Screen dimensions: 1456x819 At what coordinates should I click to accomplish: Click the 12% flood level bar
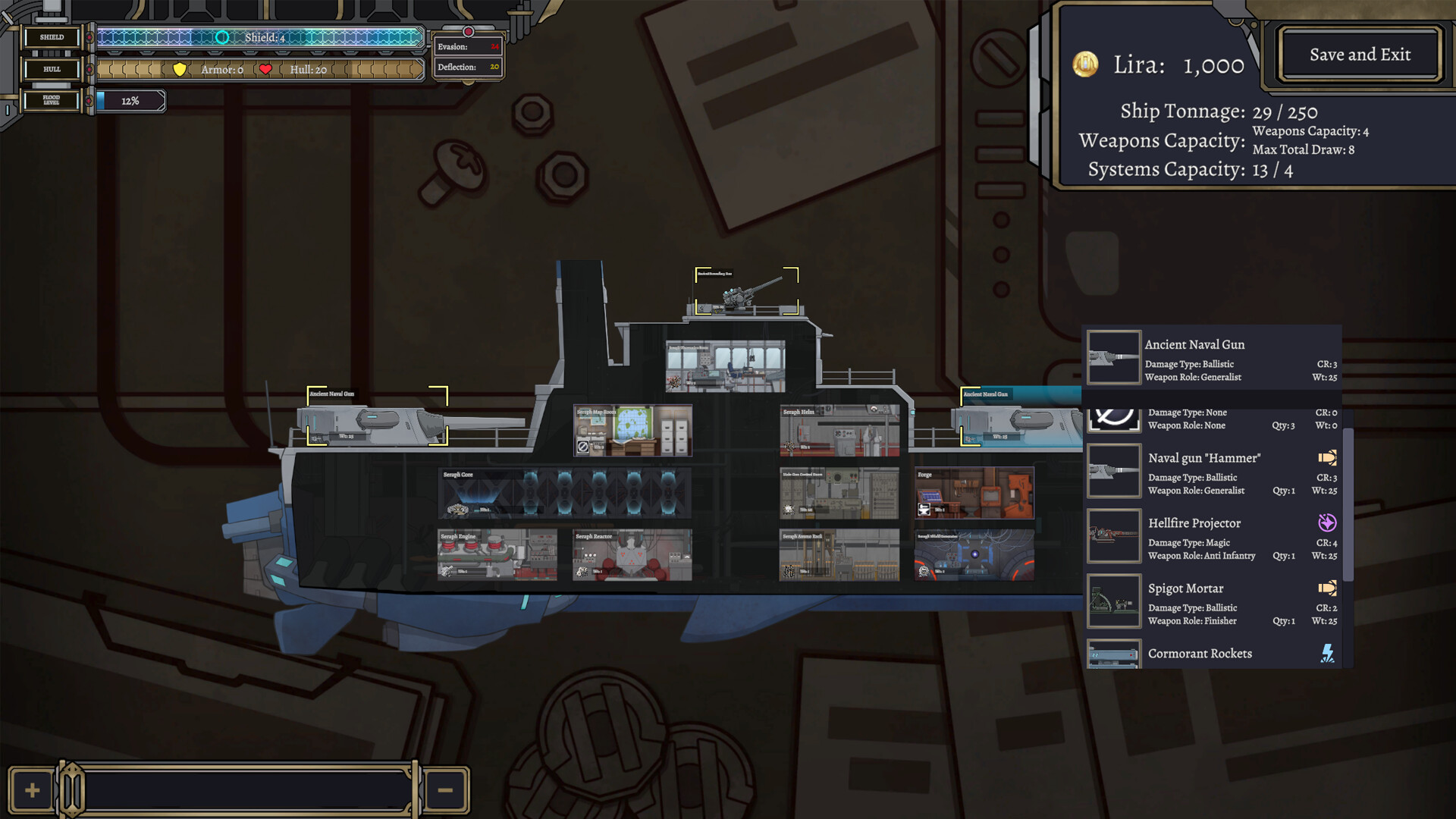(129, 100)
